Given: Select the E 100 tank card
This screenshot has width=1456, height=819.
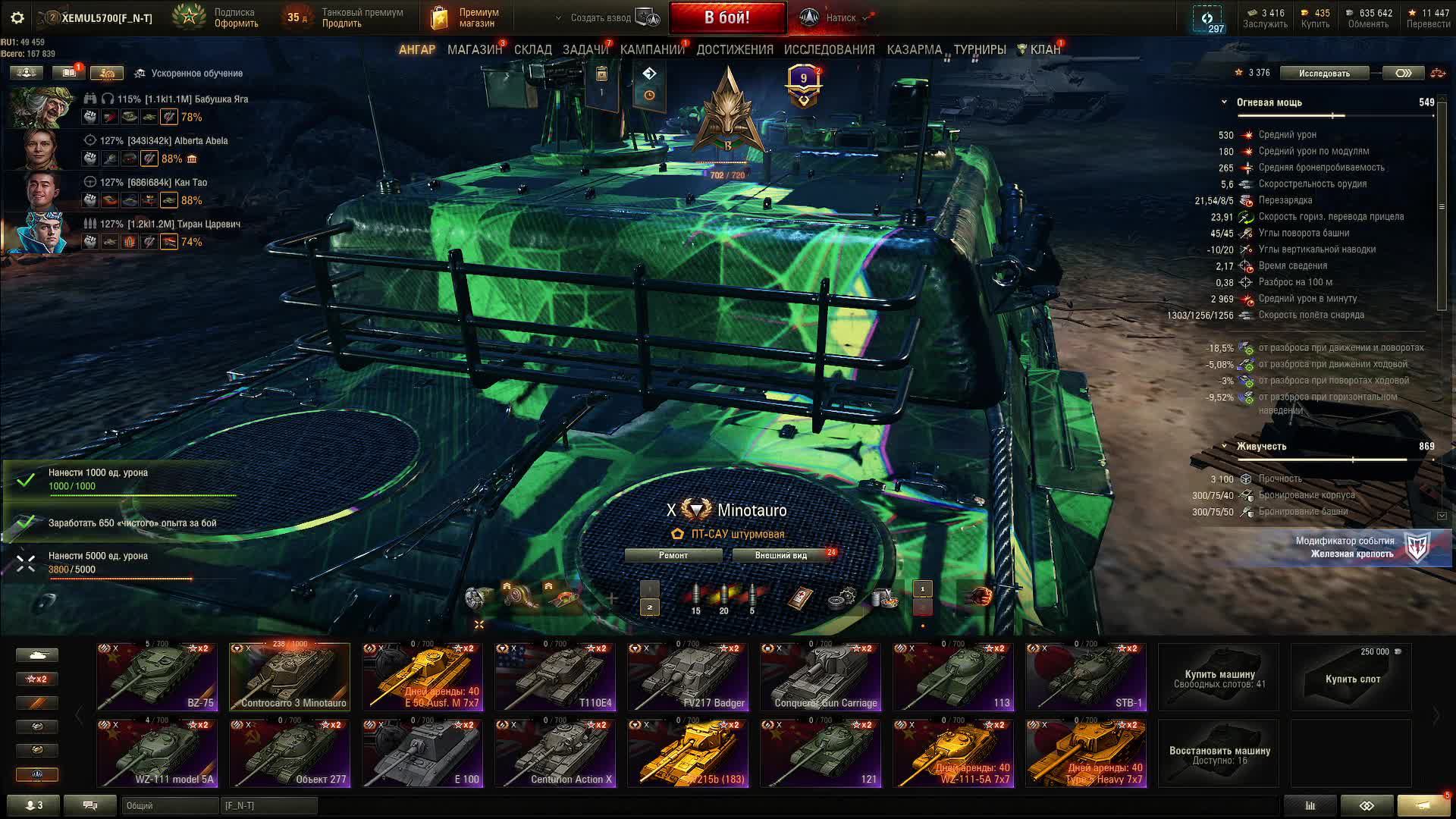Looking at the screenshot, I should pyautogui.click(x=422, y=753).
